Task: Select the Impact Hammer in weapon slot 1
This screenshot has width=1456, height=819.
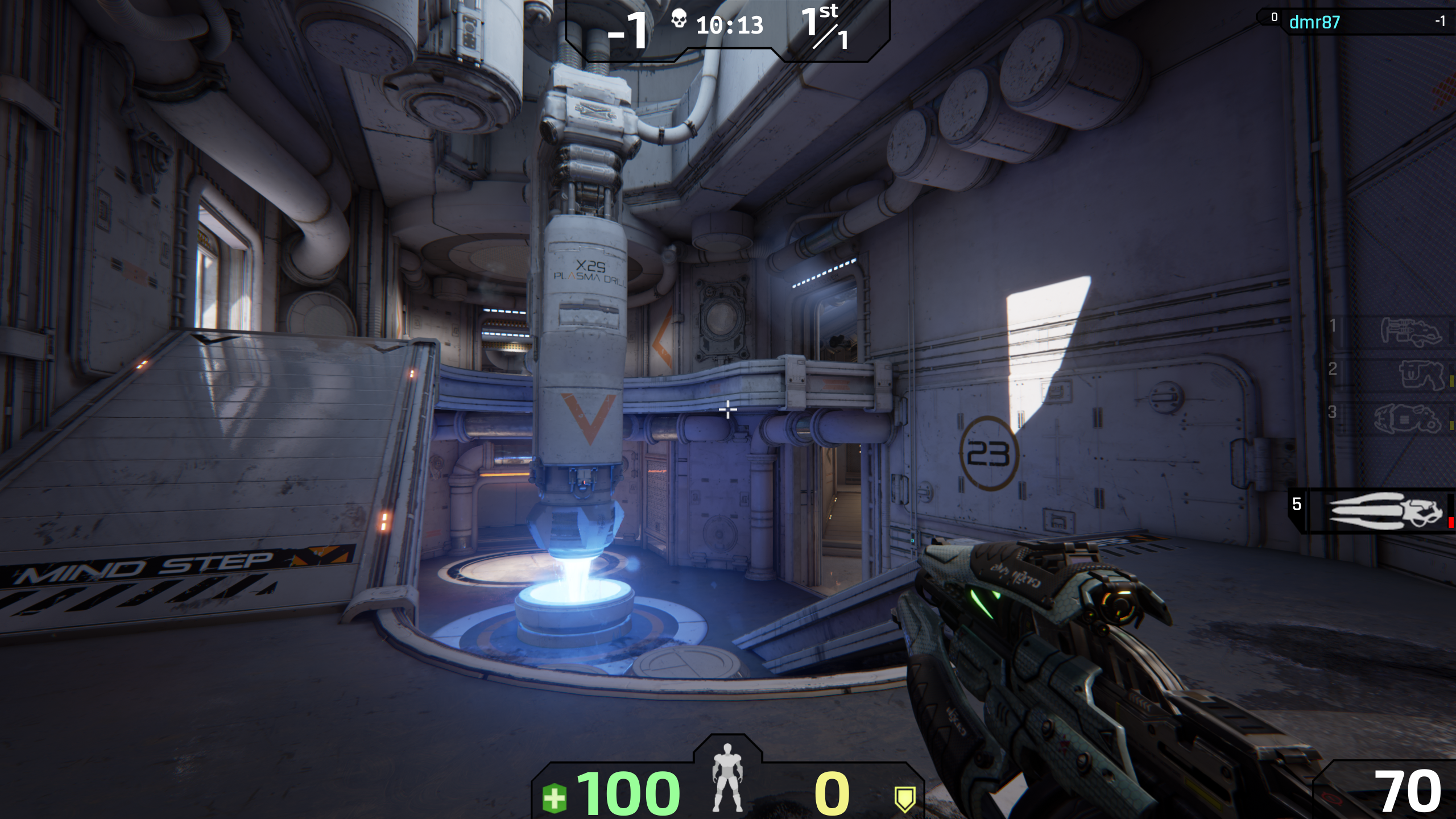Action: pyautogui.click(x=1411, y=331)
